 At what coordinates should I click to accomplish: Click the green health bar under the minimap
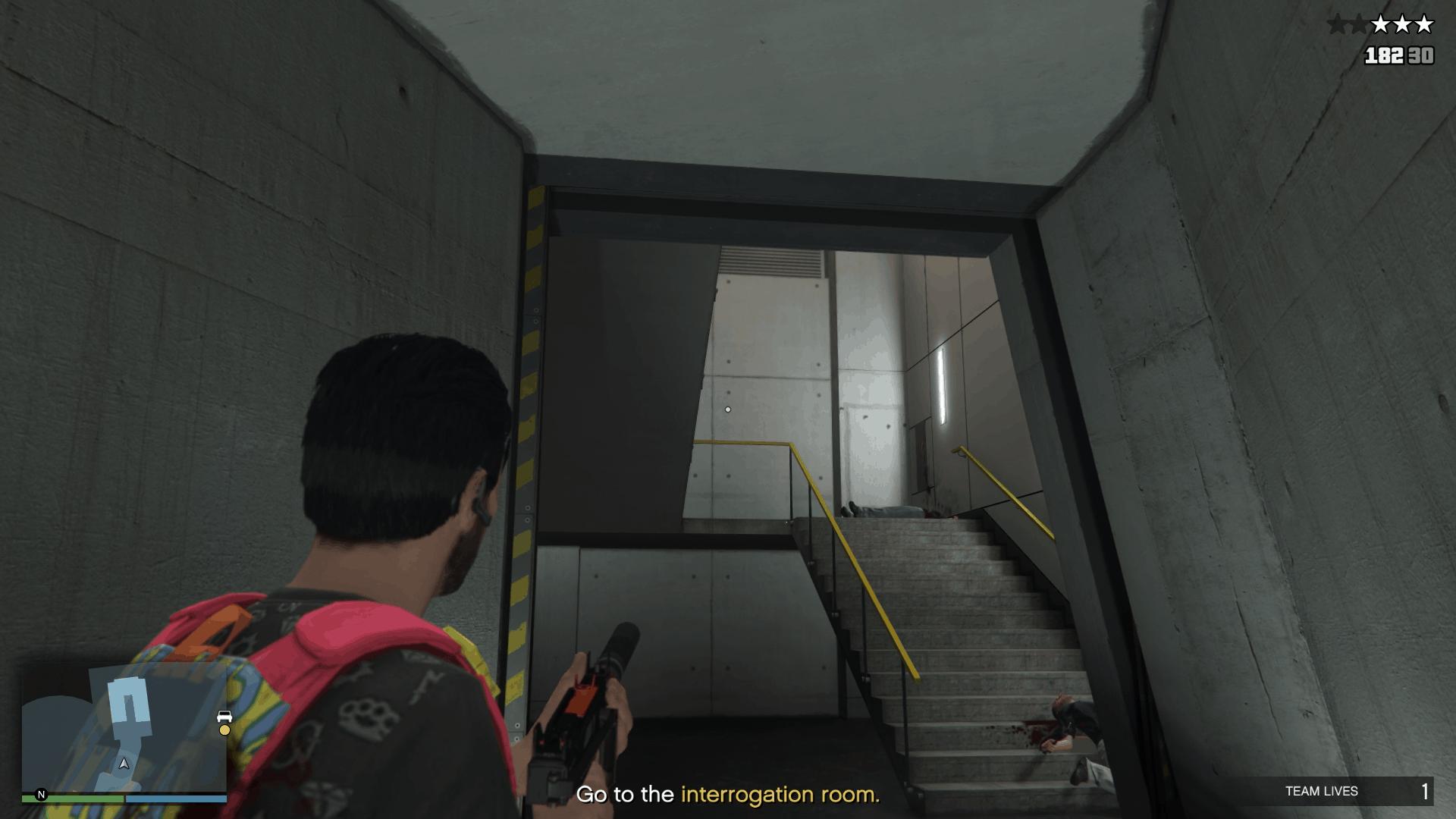(x=71, y=799)
